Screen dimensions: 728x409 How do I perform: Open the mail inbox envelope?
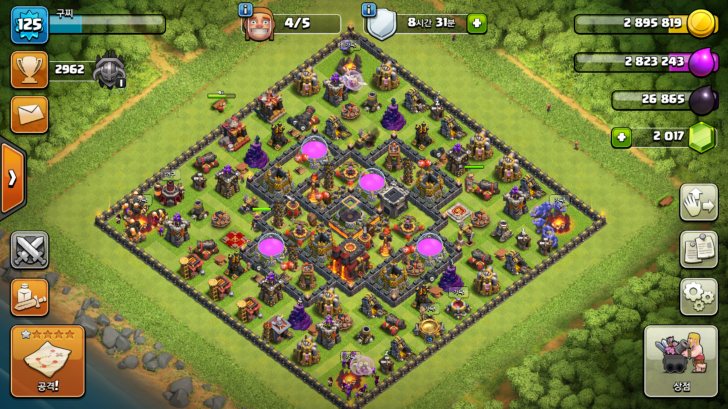(29, 114)
